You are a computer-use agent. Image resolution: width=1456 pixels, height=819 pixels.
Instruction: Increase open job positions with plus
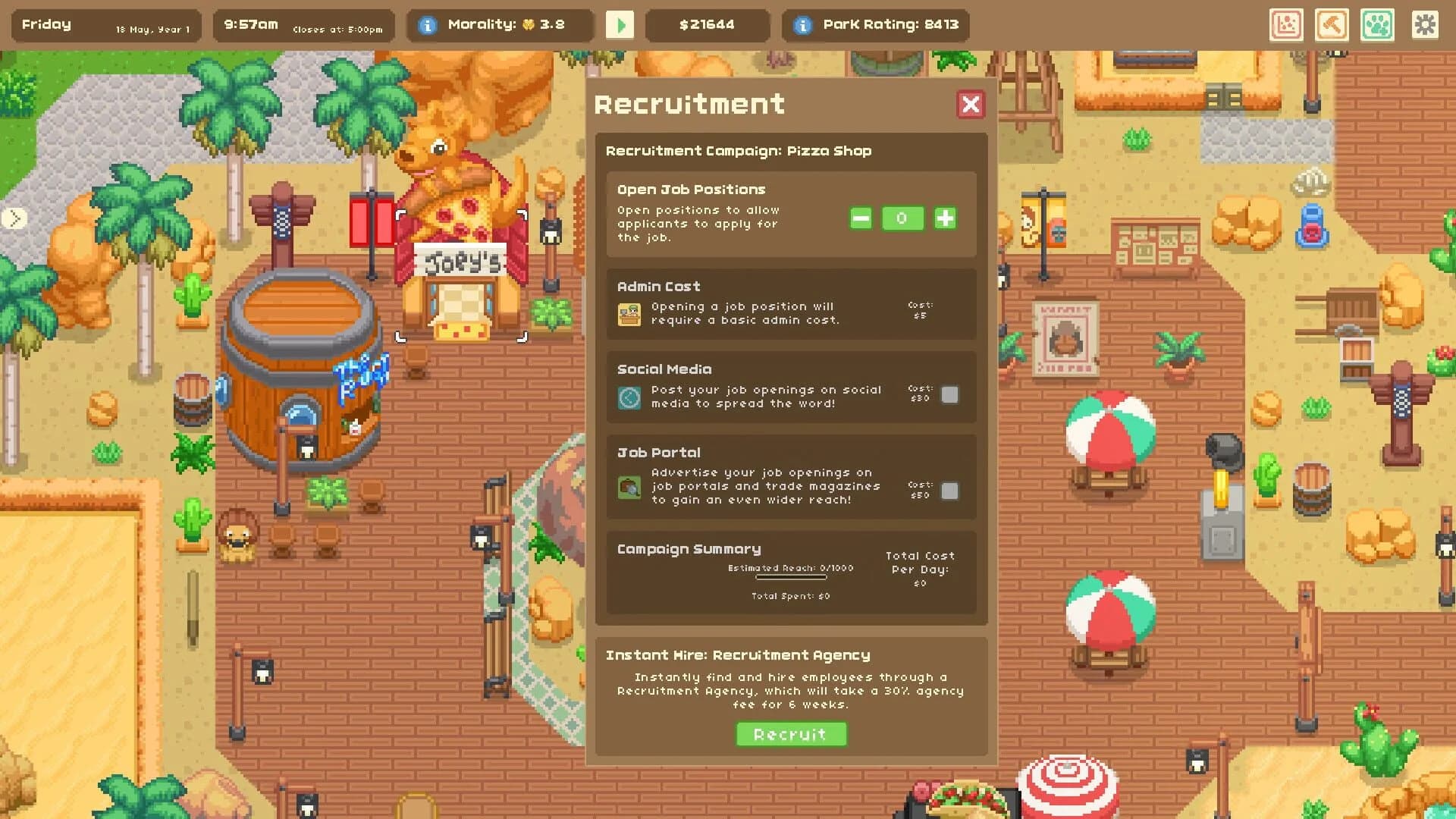pos(945,218)
